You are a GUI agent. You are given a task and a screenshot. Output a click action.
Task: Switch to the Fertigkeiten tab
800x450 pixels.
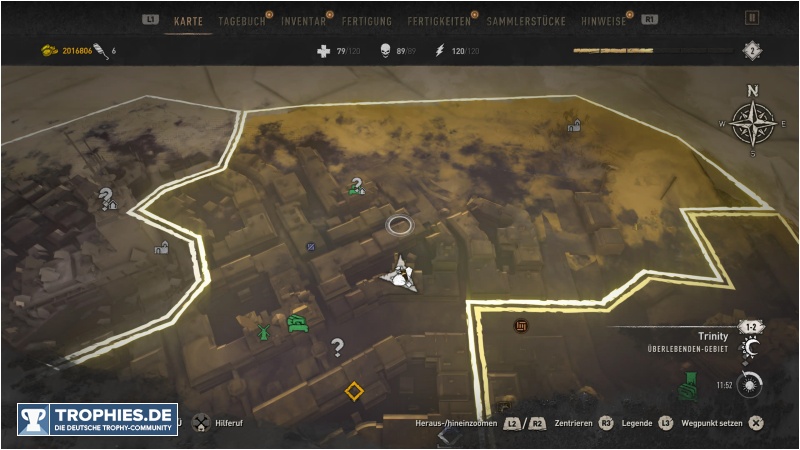pos(439,21)
